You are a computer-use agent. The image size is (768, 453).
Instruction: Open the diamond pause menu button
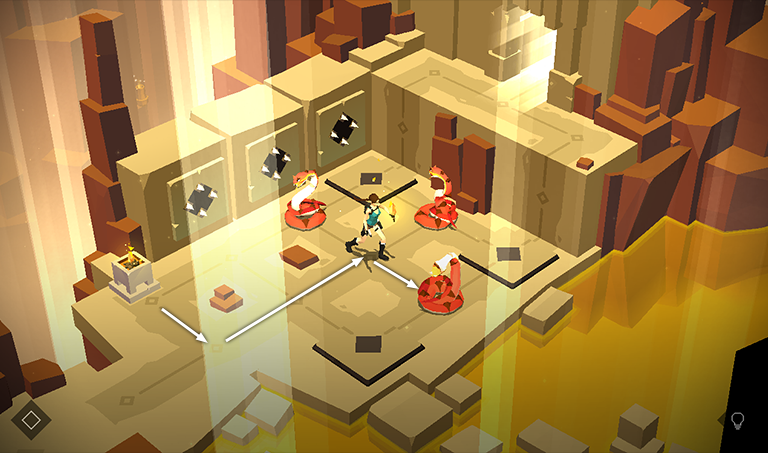click(x=31, y=419)
